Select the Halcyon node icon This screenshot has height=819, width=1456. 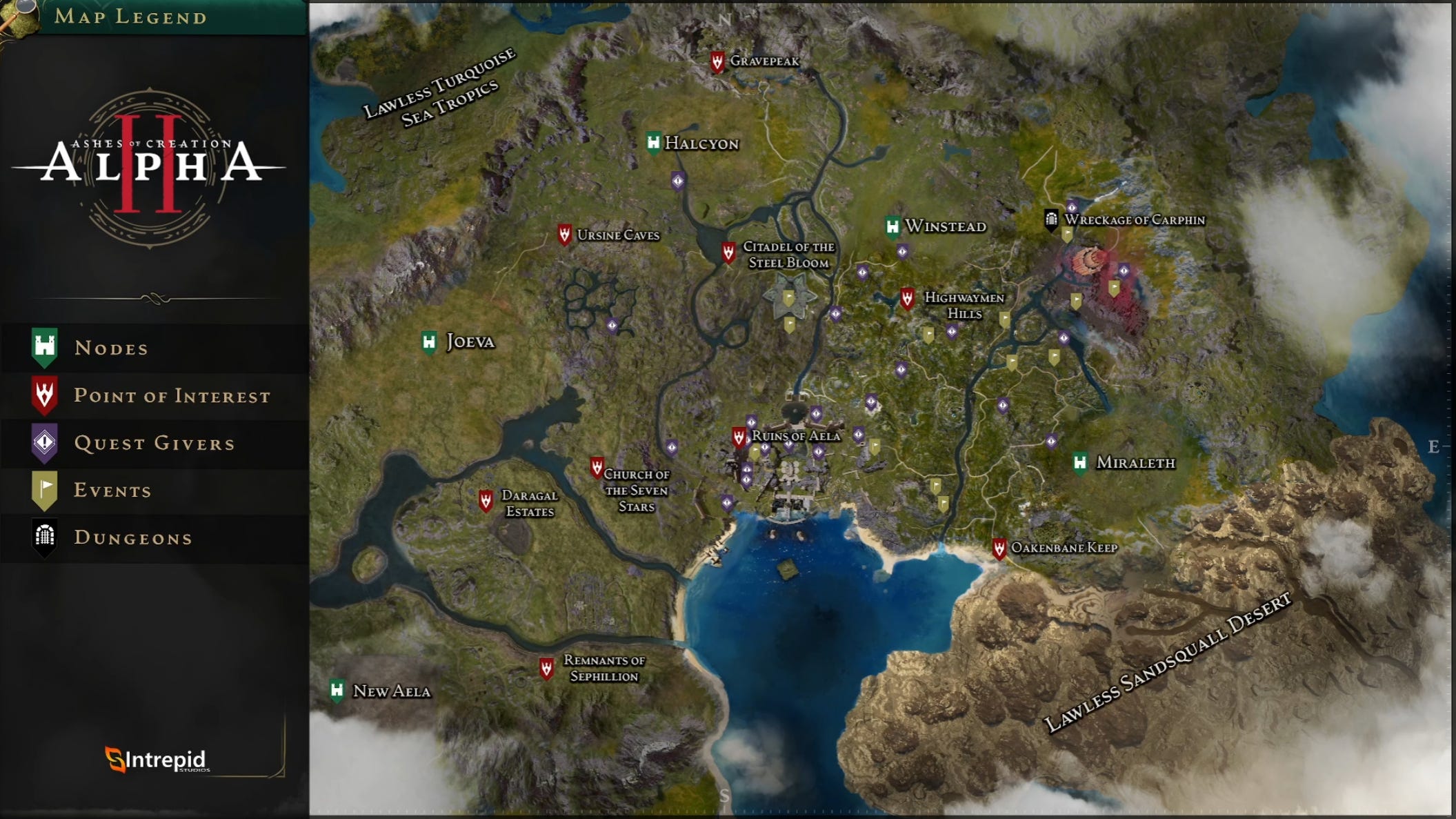652,142
